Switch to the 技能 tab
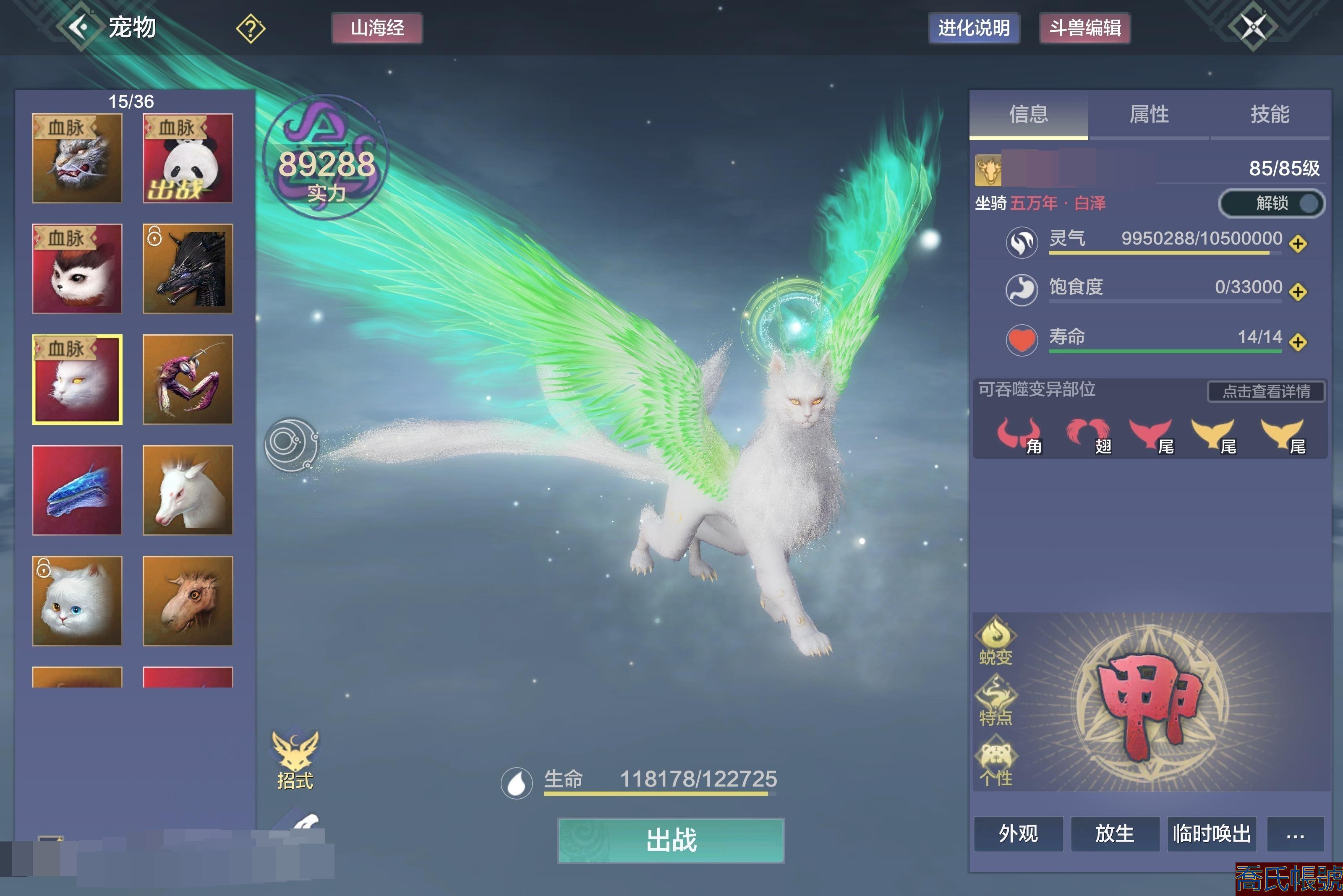This screenshot has height=896, width=1343. coord(1270,114)
